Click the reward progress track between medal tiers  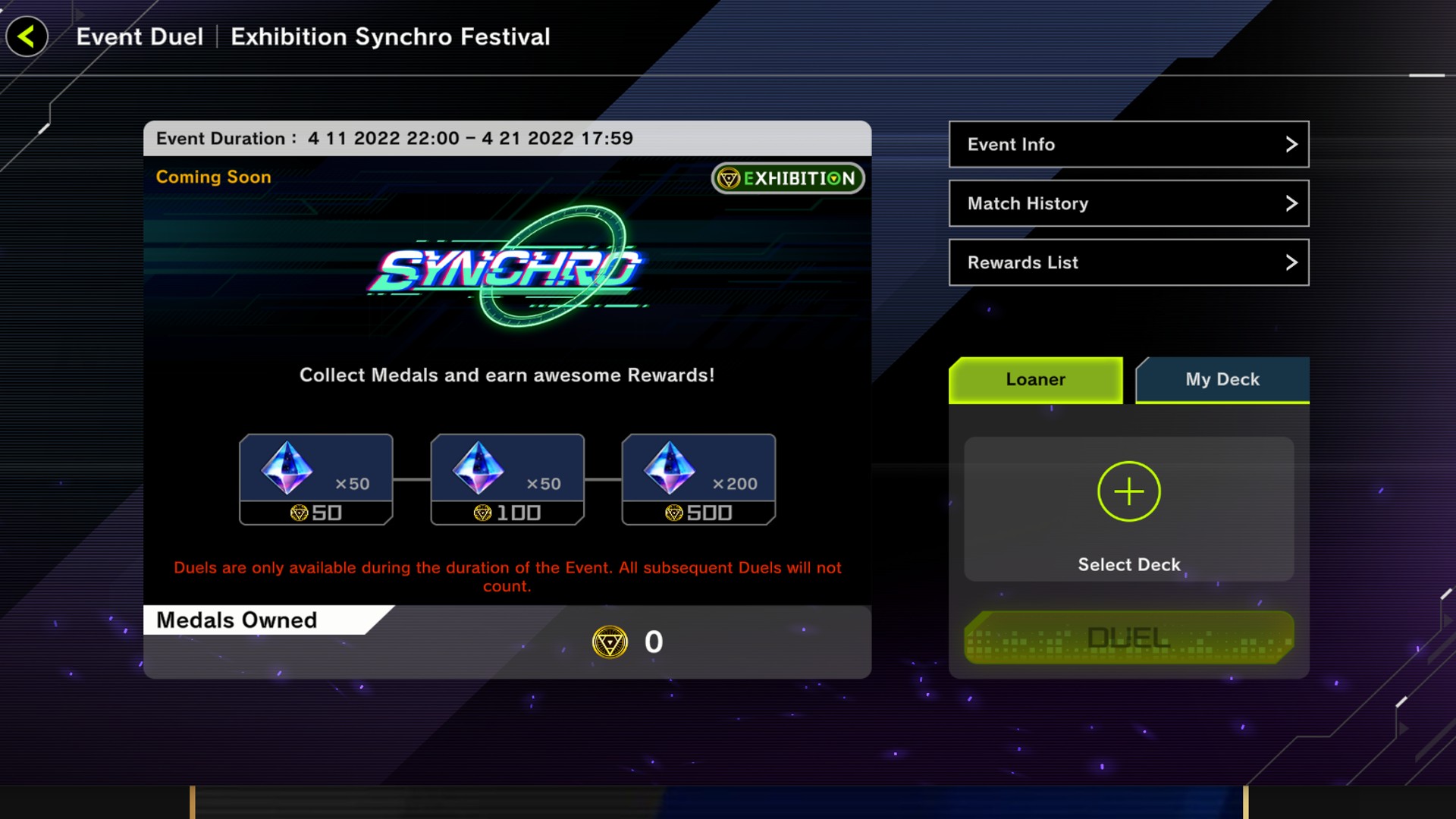pos(412,478)
